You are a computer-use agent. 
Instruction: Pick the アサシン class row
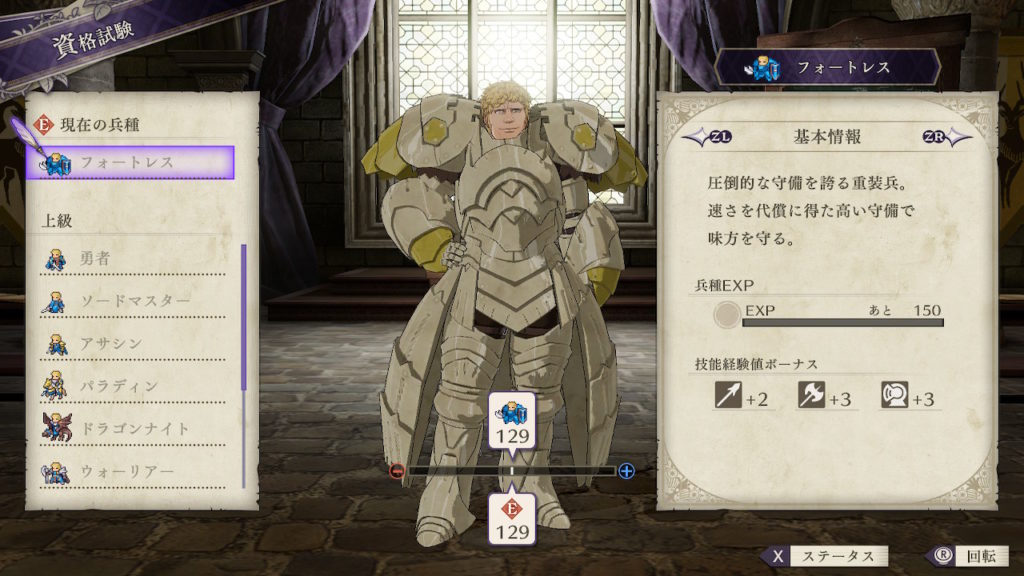pyautogui.click(x=133, y=344)
